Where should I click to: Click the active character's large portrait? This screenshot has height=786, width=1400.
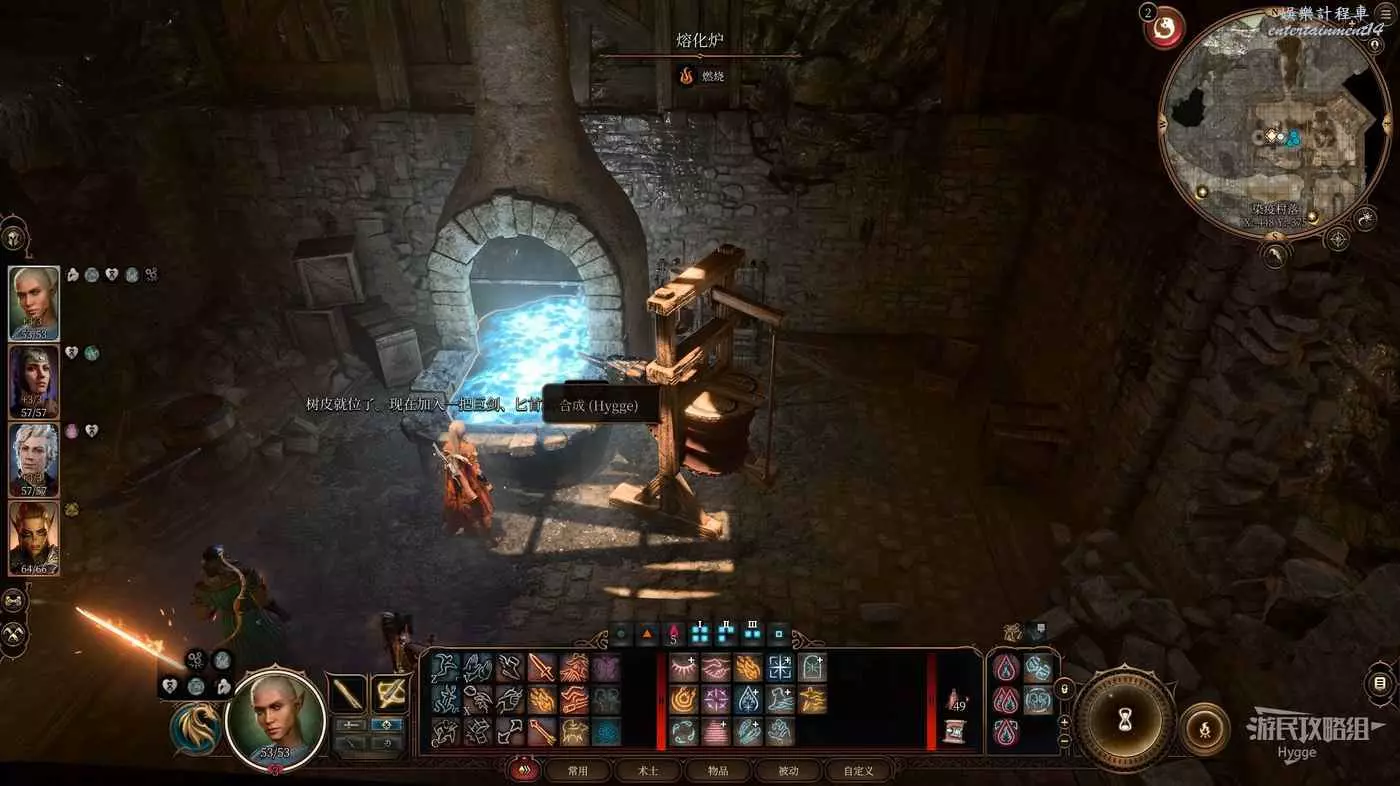click(276, 718)
